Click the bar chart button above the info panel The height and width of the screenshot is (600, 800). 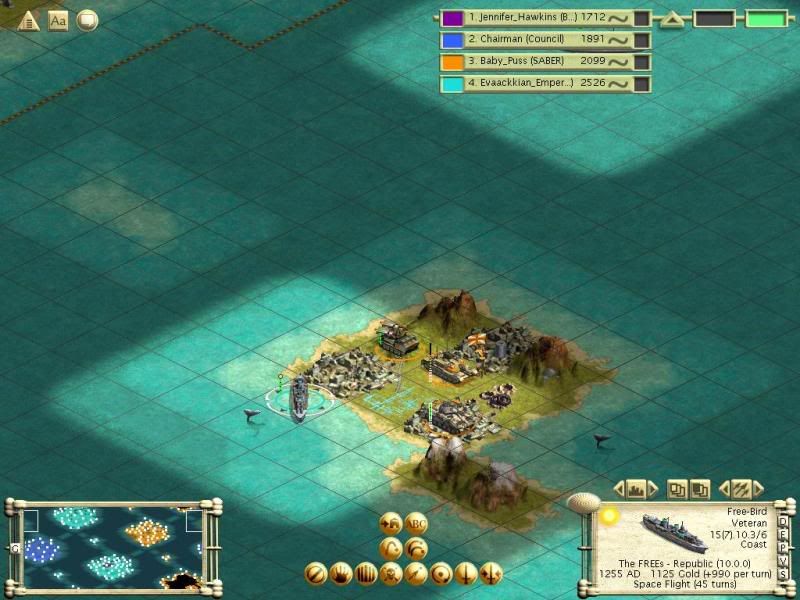pyautogui.click(x=635, y=489)
